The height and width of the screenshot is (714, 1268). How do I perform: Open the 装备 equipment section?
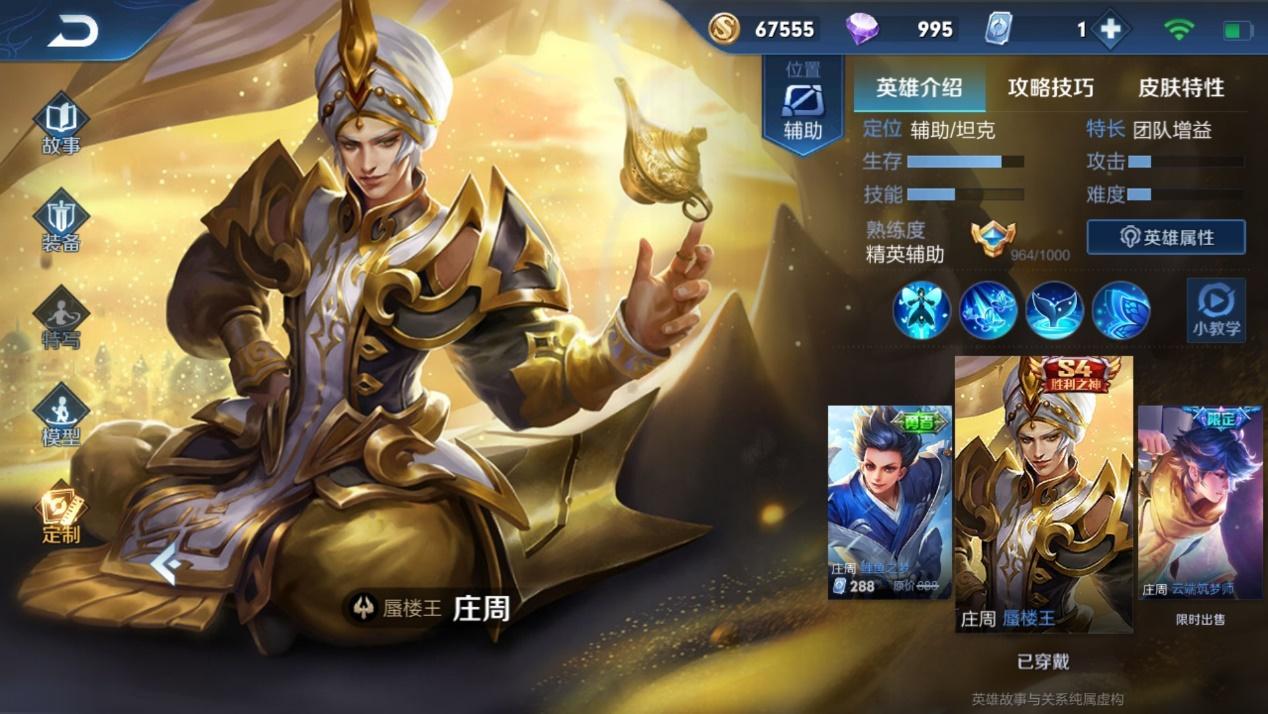coord(61,222)
